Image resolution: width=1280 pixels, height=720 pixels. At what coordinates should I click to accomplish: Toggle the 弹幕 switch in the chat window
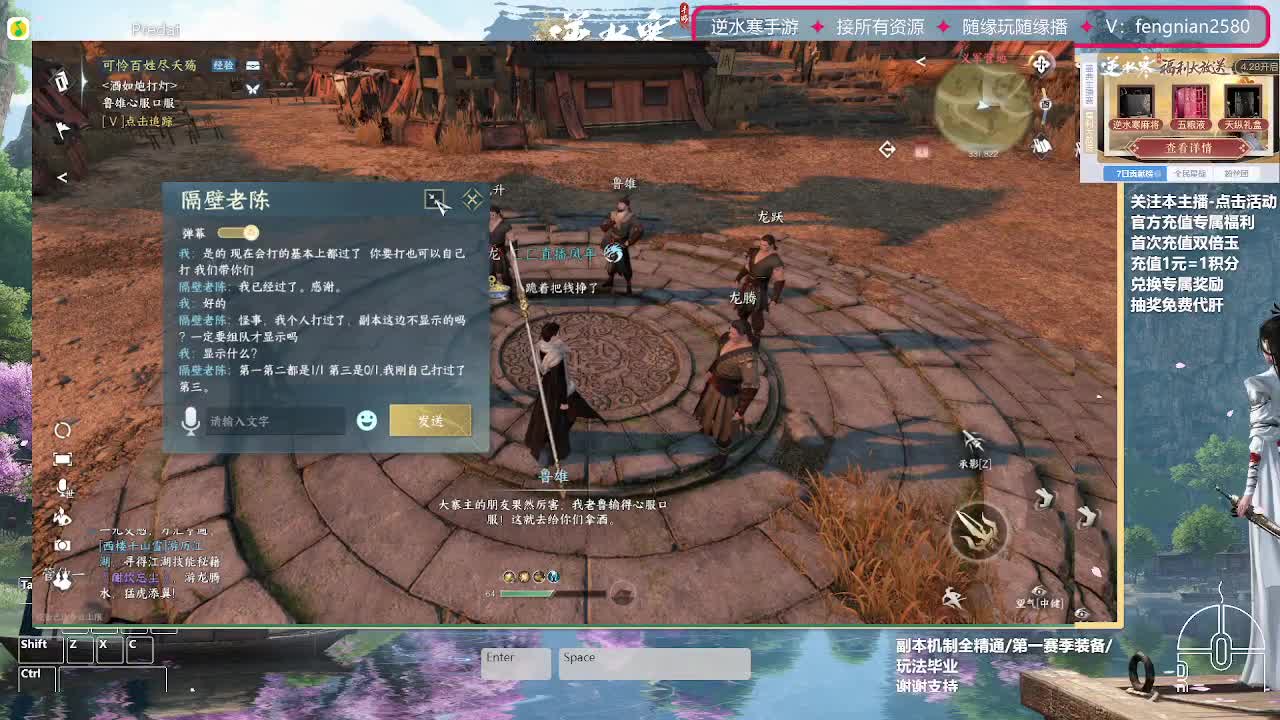click(237, 232)
